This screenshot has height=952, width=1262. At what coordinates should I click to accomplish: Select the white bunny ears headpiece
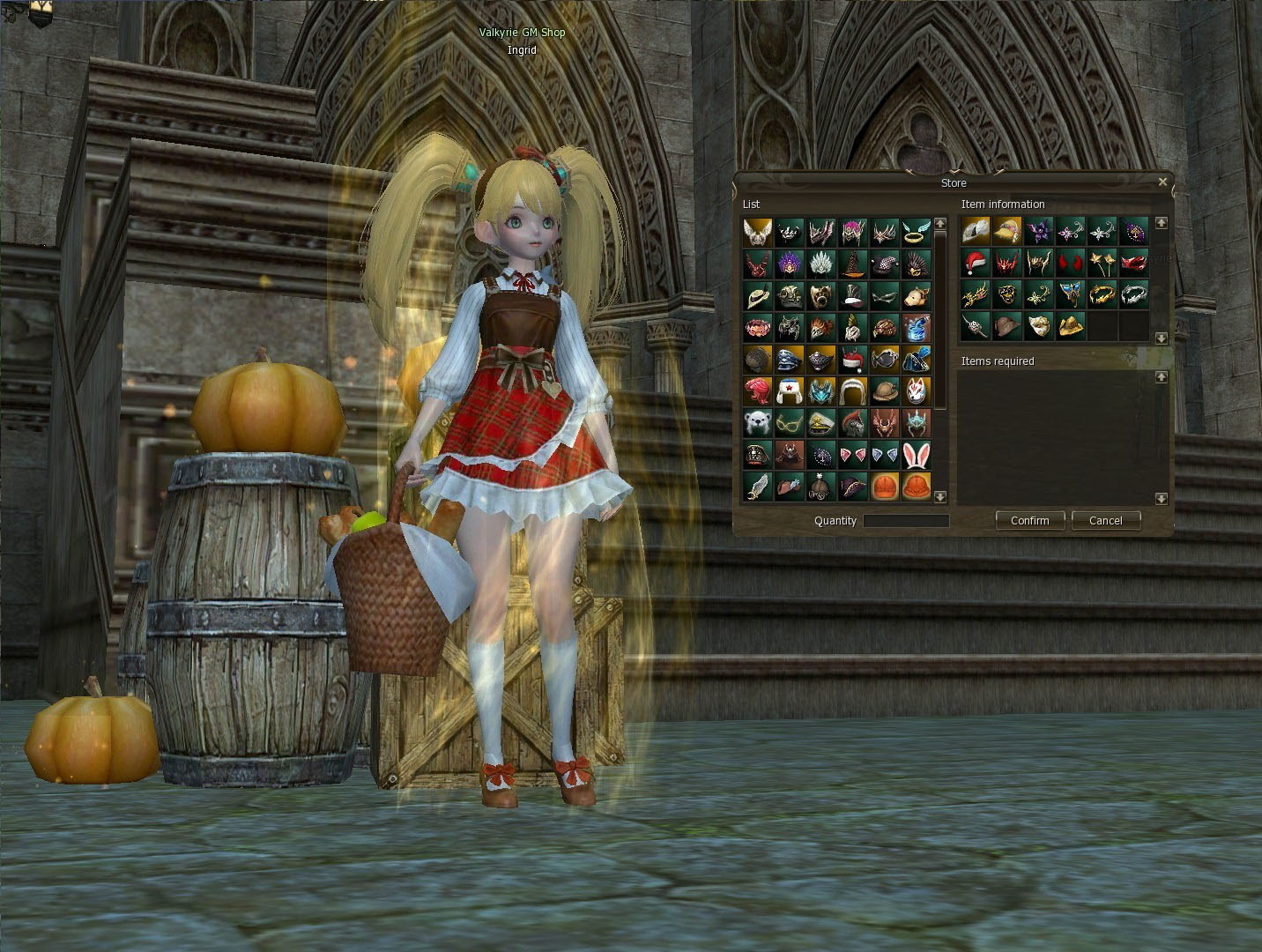[x=917, y=455]
